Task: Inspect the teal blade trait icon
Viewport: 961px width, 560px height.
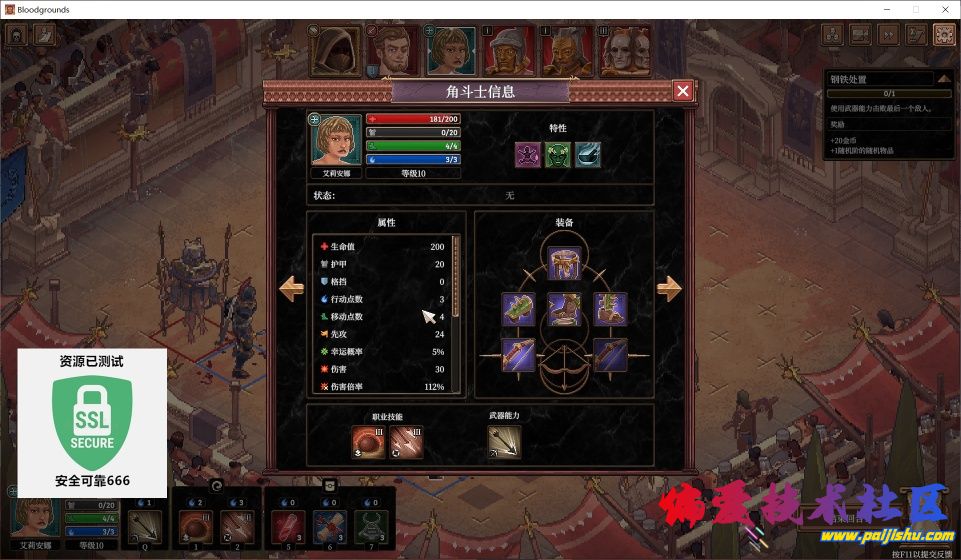Action: coord(588,154)
